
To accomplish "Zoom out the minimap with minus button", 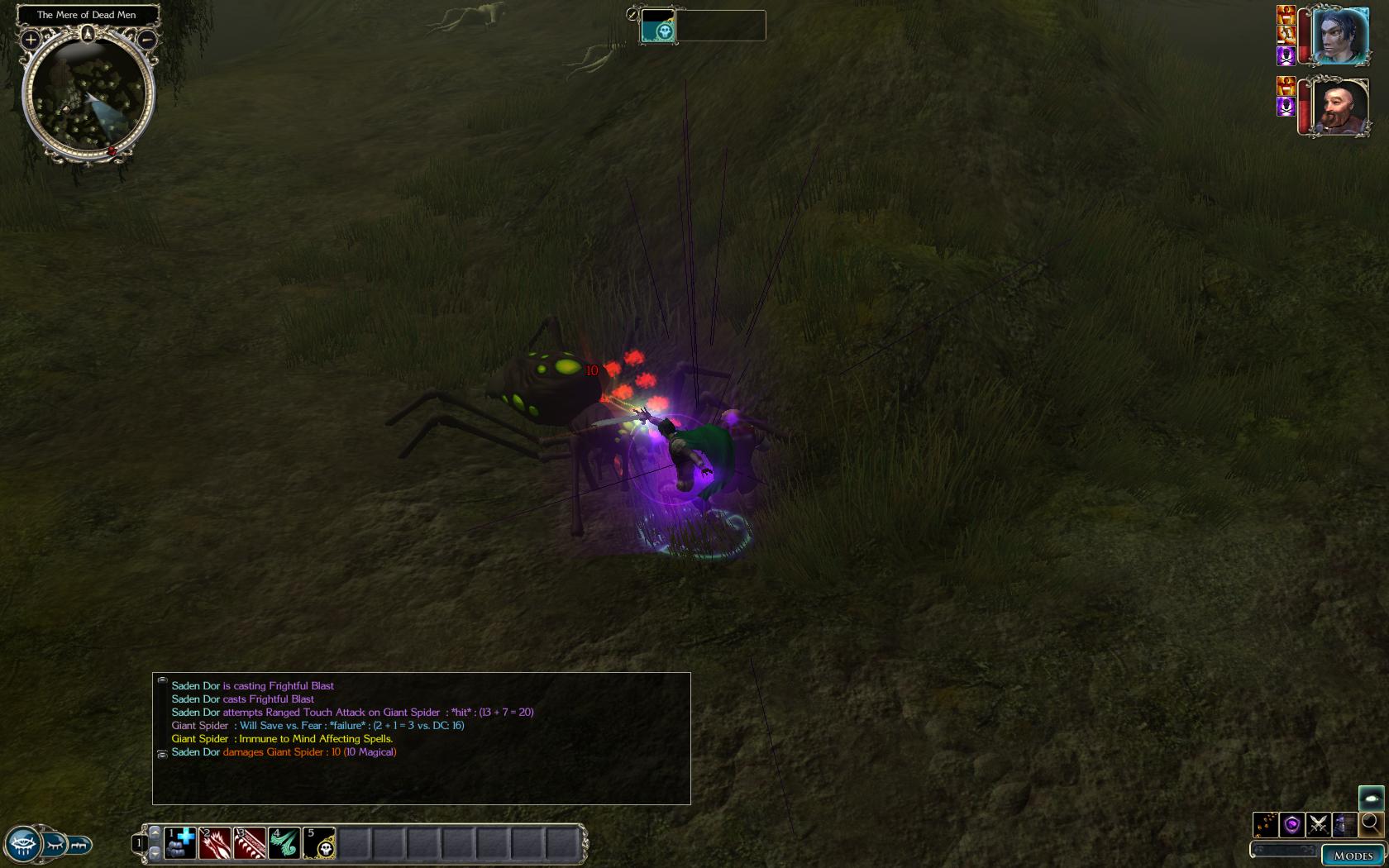I will 146,39.
